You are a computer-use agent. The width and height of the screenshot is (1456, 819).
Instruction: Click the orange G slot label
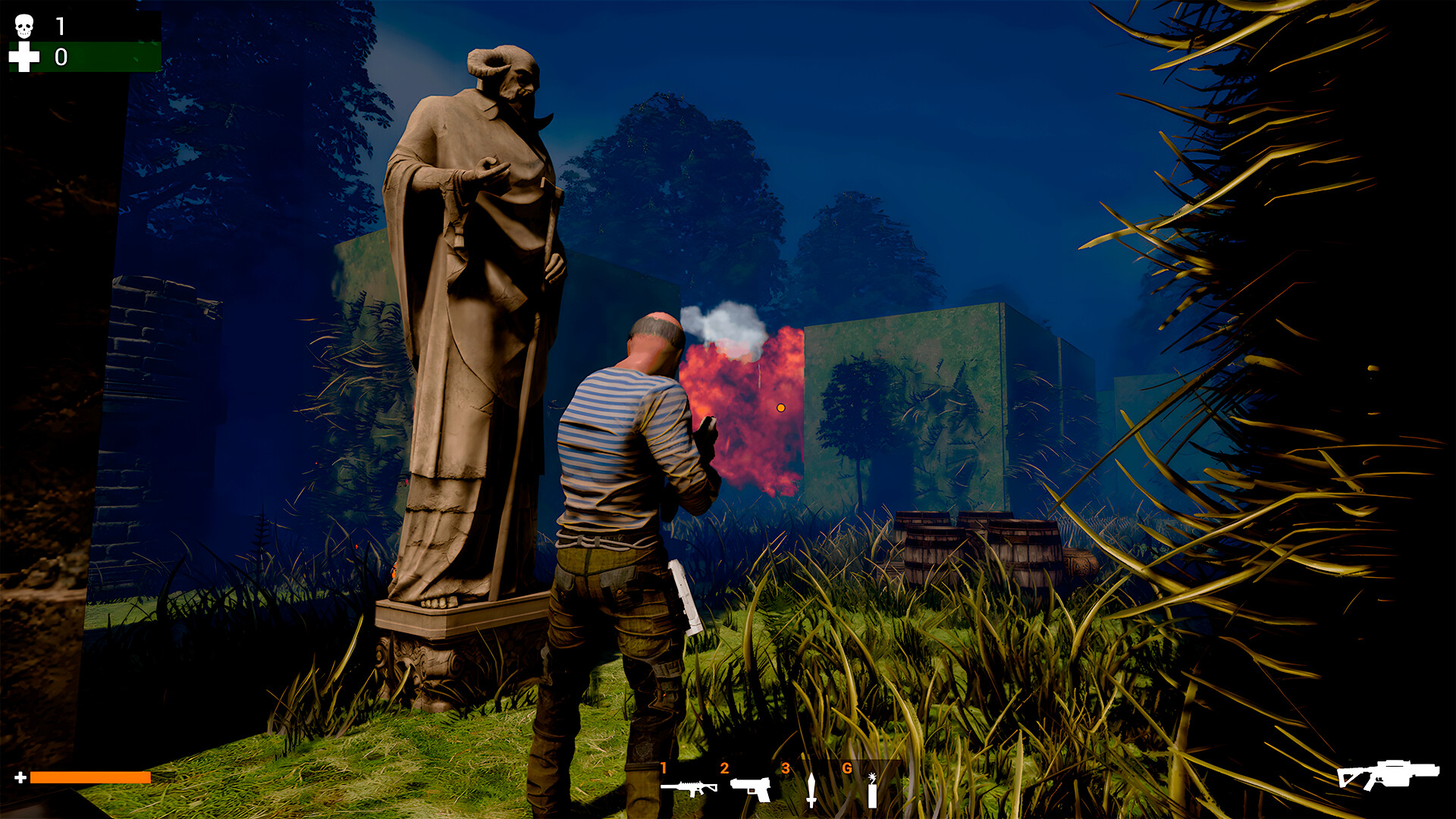[x=847, y=767]
